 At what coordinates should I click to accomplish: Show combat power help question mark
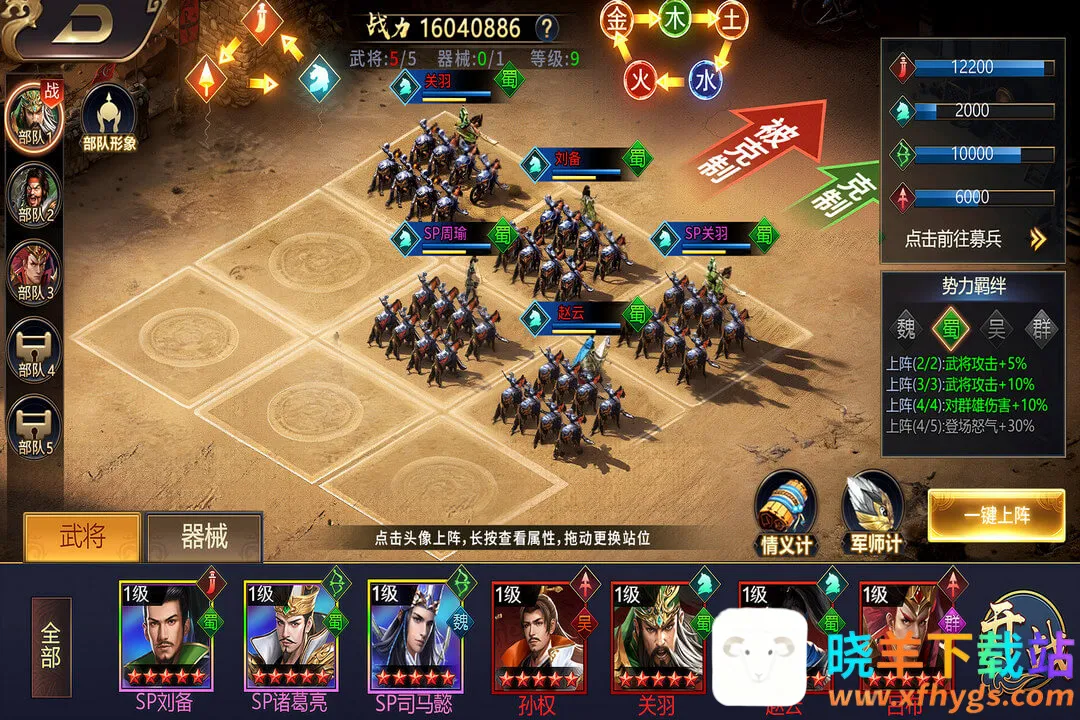pyautogui.click(x=546, y=28)
